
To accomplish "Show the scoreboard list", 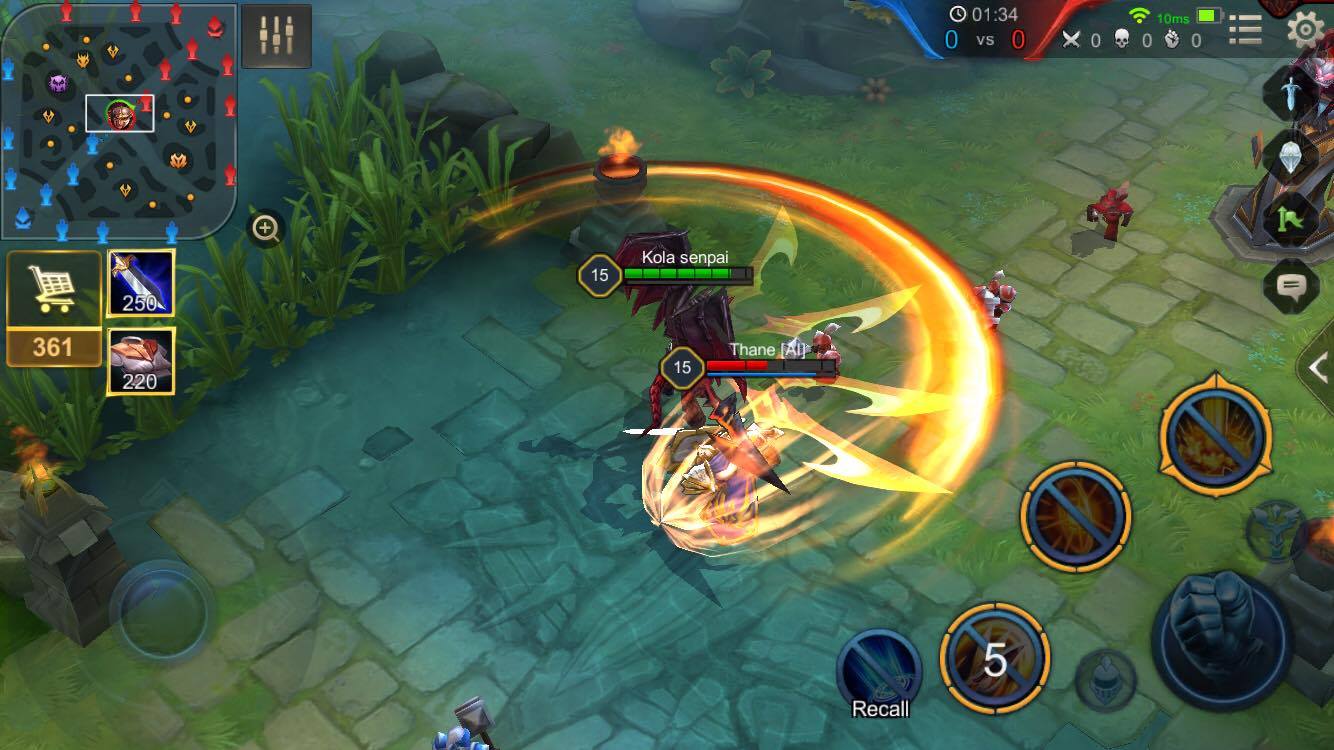I will click(1245, 30).
